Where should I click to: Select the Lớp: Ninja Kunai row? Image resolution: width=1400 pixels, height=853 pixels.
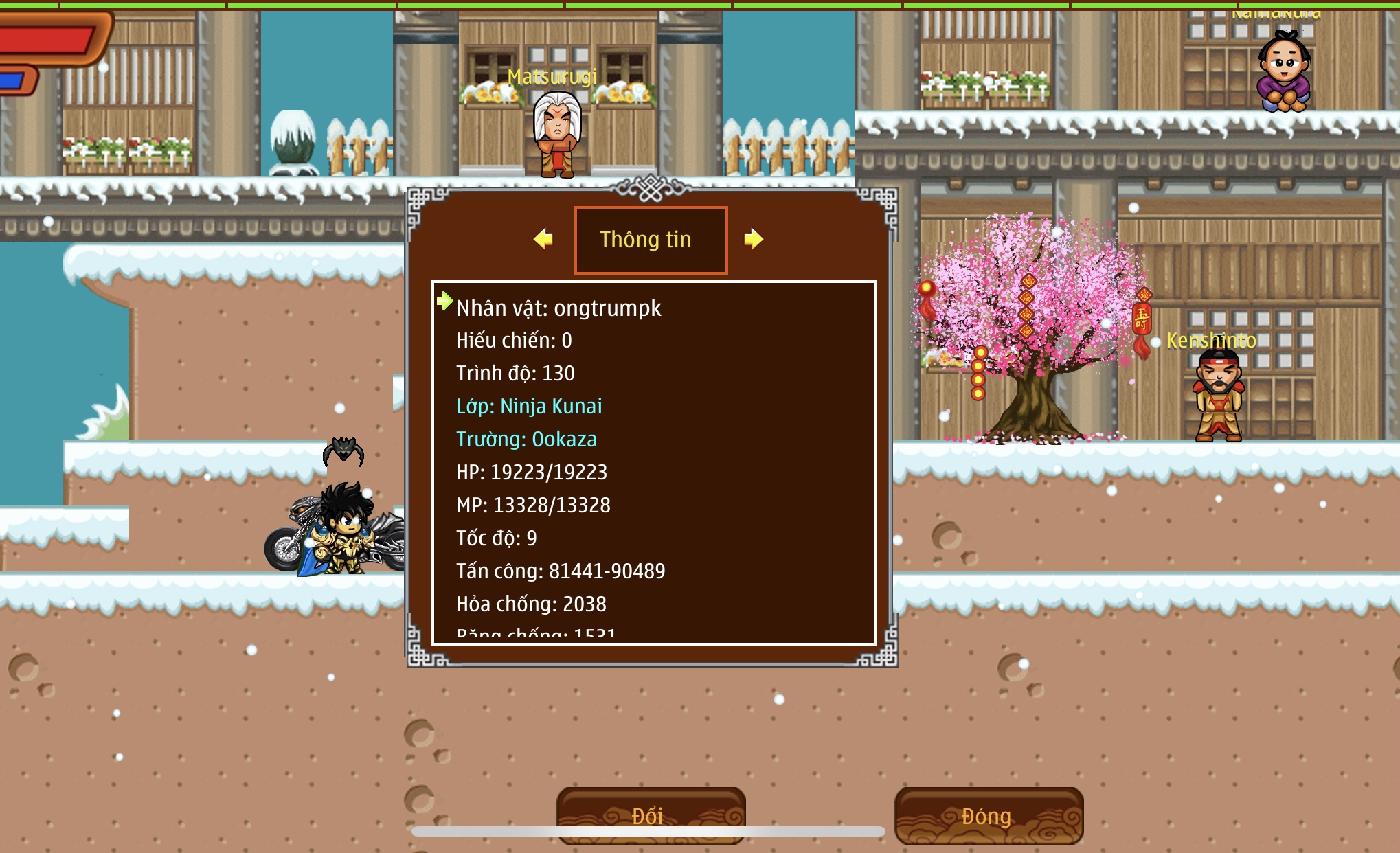click(529, 406)
